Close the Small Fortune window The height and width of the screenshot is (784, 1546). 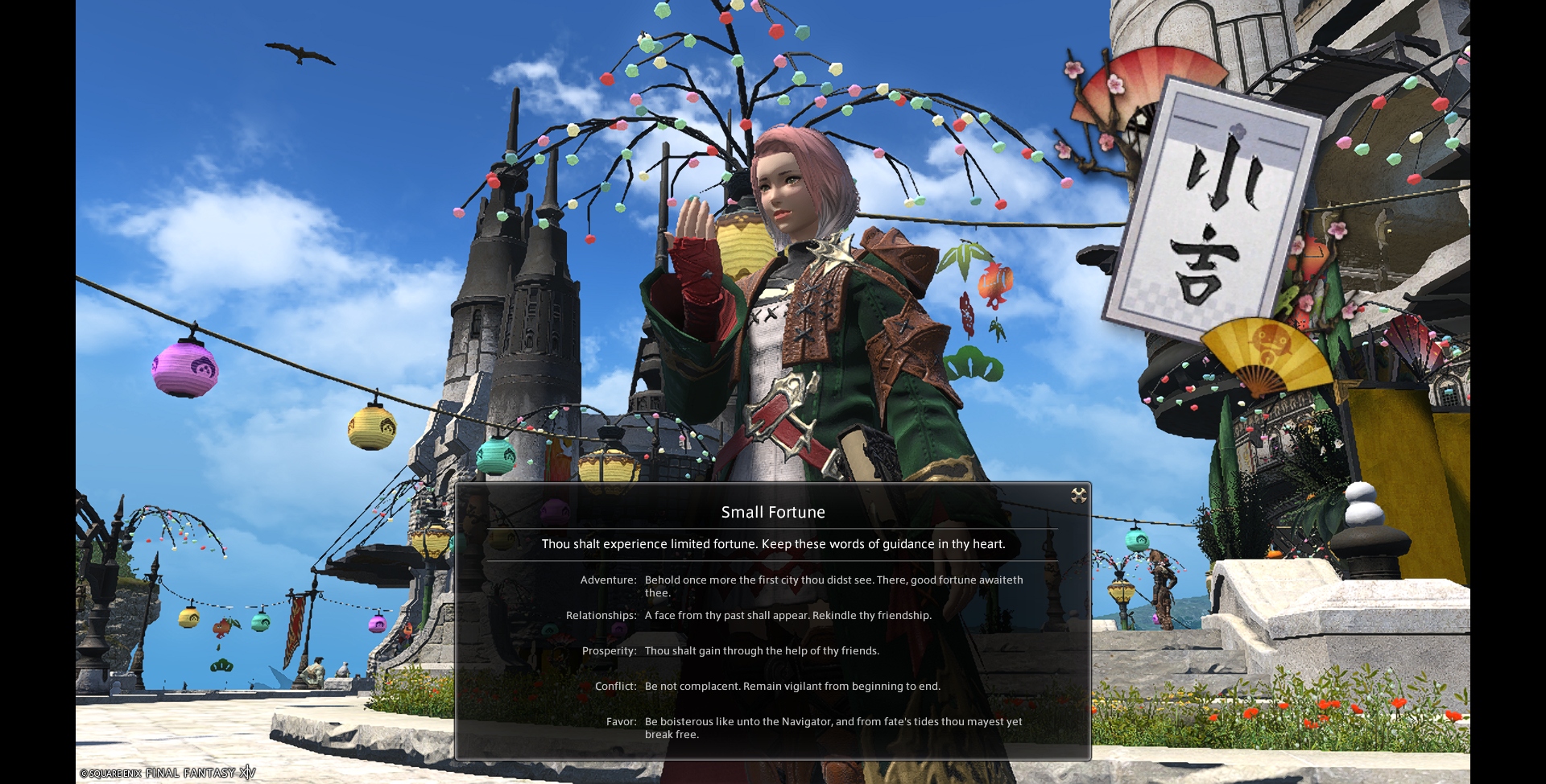tap(1078, 495)
